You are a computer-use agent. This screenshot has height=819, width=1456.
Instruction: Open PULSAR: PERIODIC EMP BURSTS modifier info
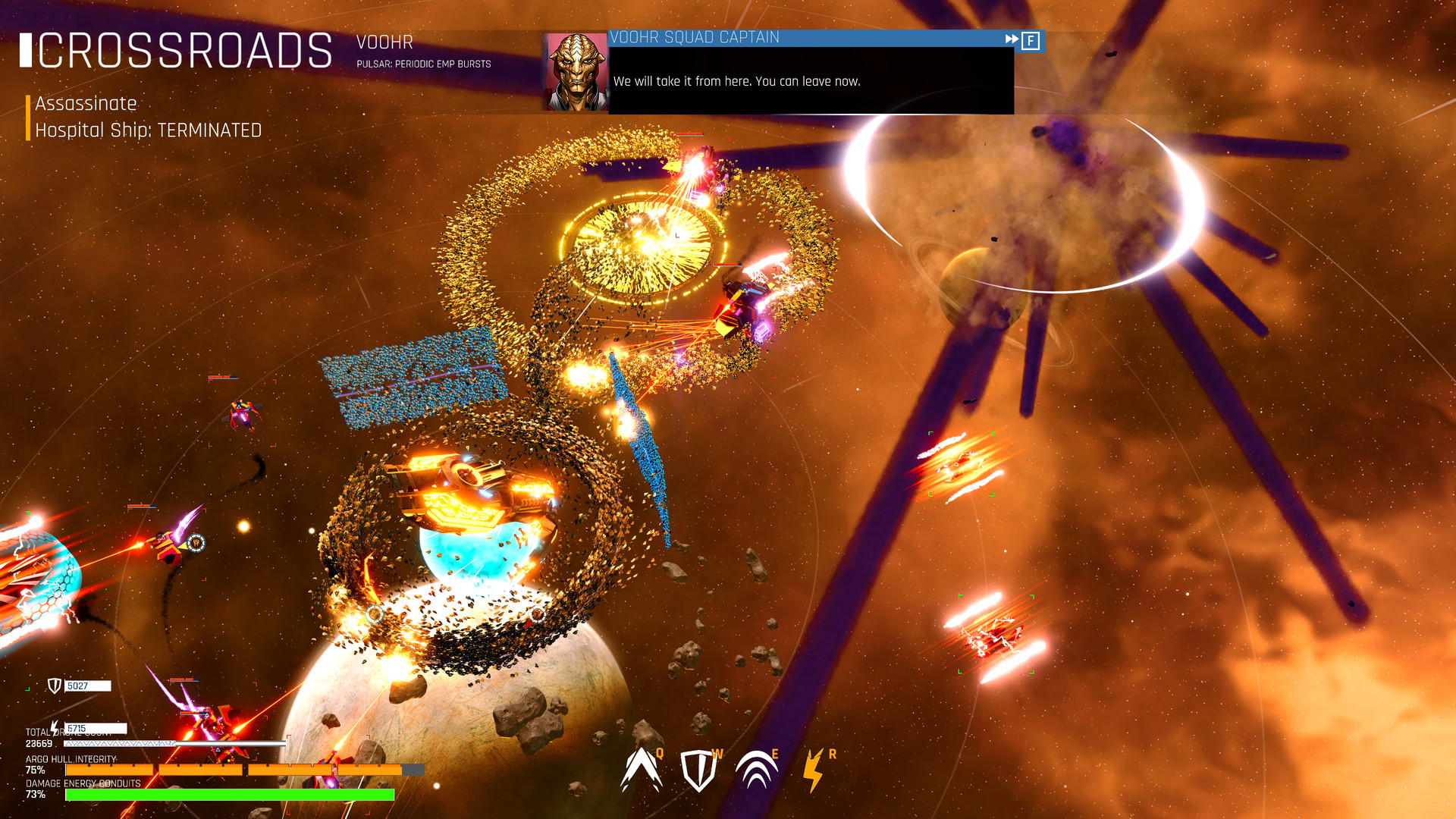click(423, 64)
